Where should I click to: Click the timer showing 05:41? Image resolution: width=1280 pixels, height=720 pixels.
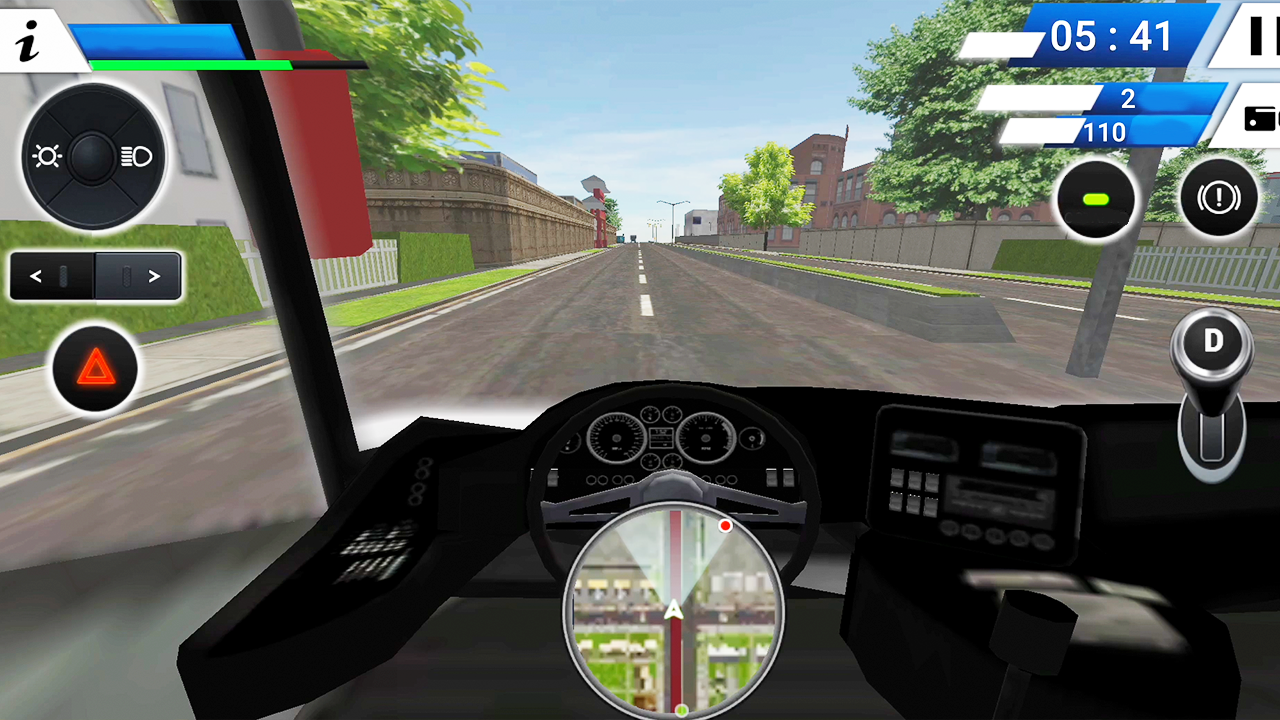pos(1112,37)
